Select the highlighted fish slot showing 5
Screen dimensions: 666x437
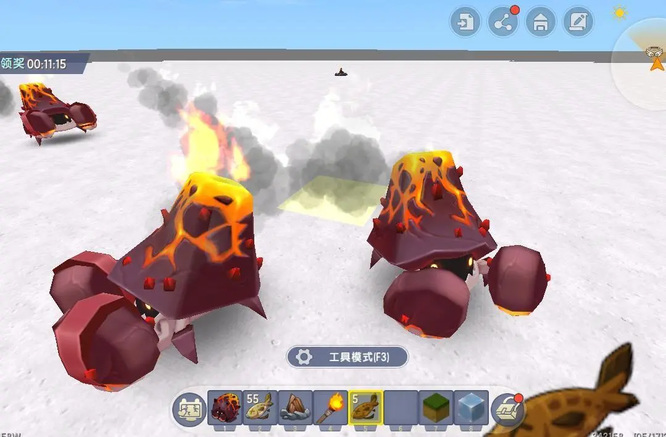coord(366,407)
